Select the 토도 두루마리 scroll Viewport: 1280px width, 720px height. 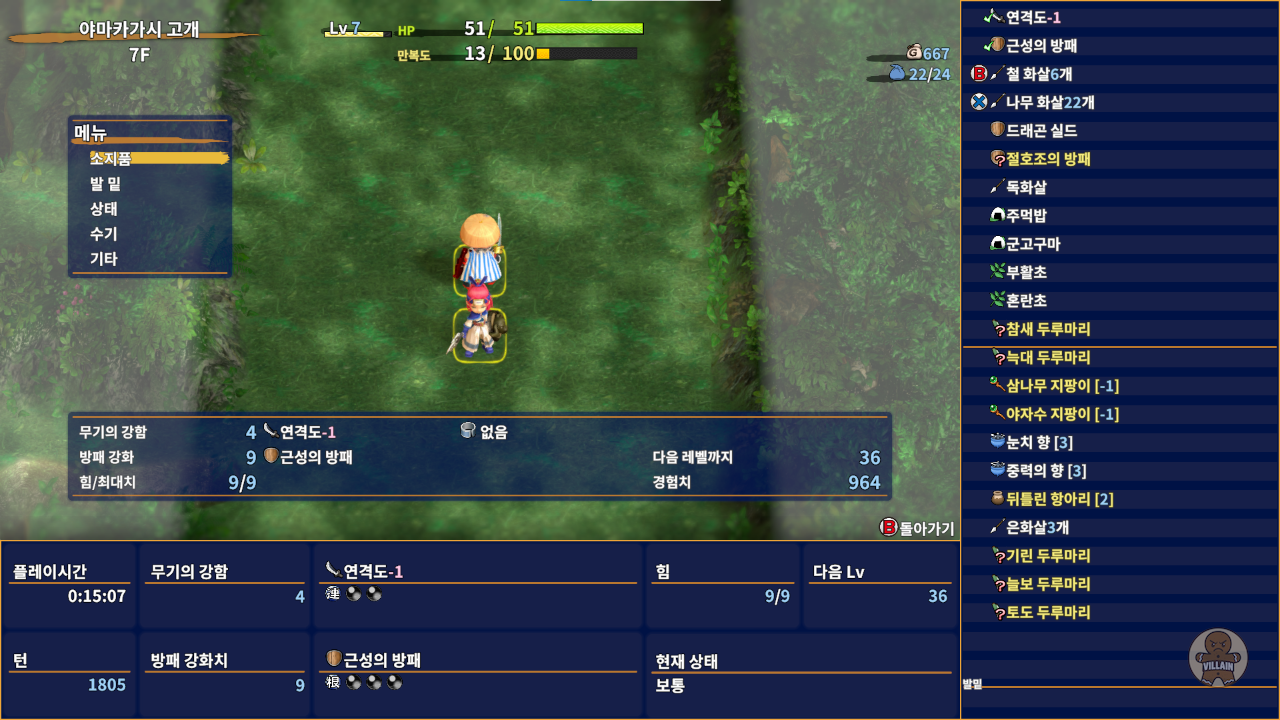click(x=1047, y=612)
